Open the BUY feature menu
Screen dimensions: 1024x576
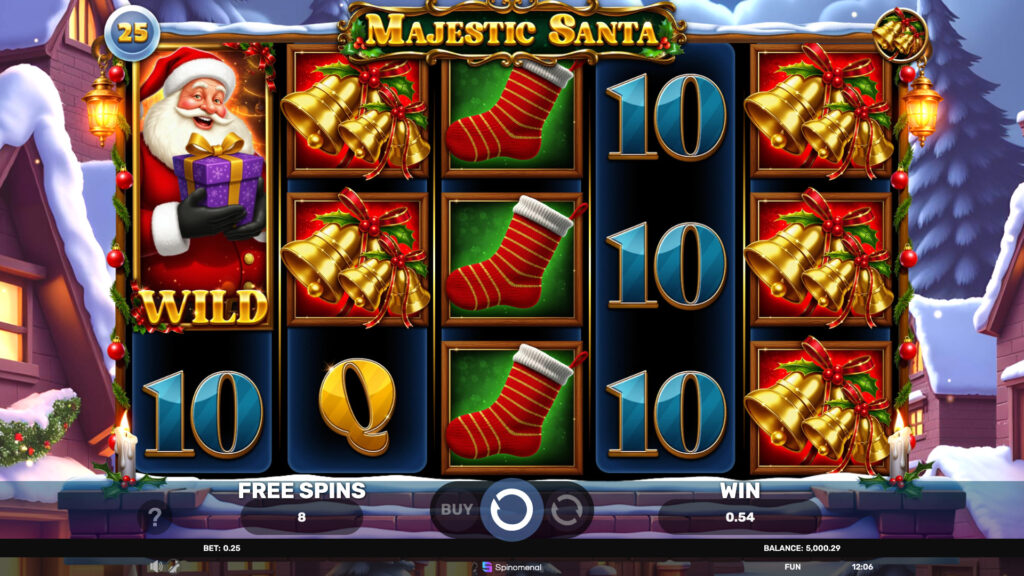(x=457, y=509)
